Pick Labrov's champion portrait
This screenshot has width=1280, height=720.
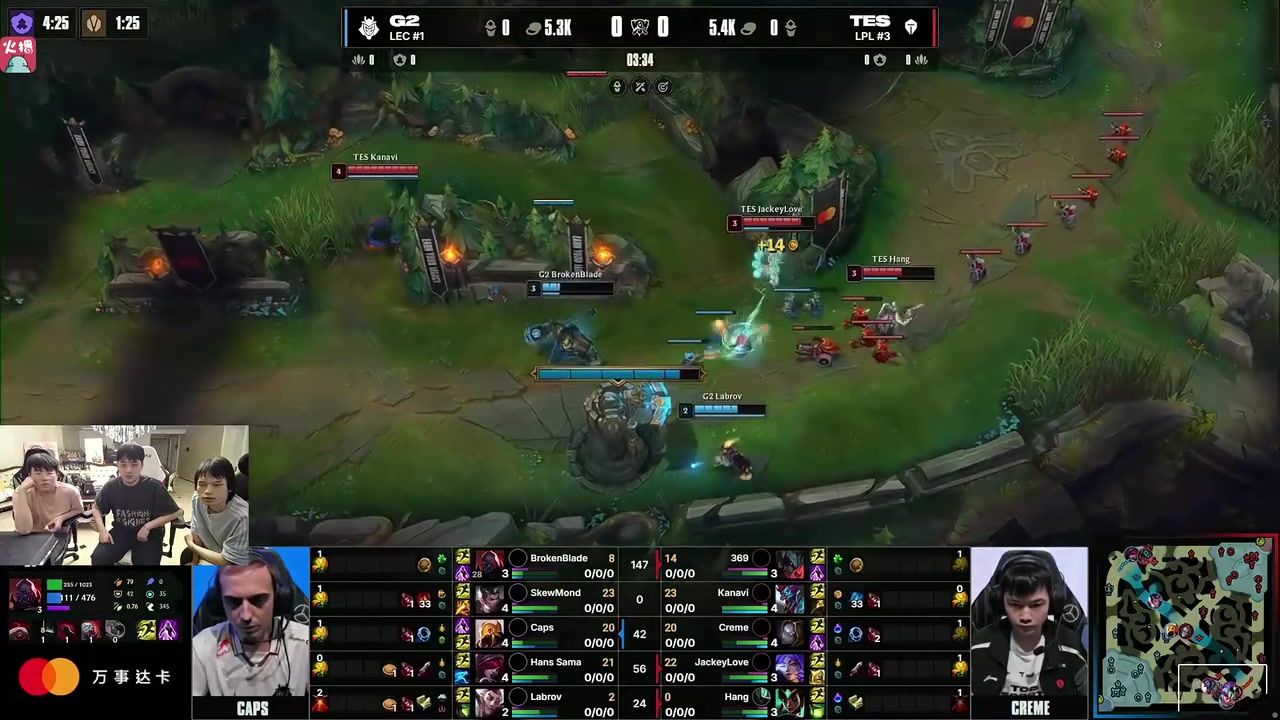tap(489, 702)
